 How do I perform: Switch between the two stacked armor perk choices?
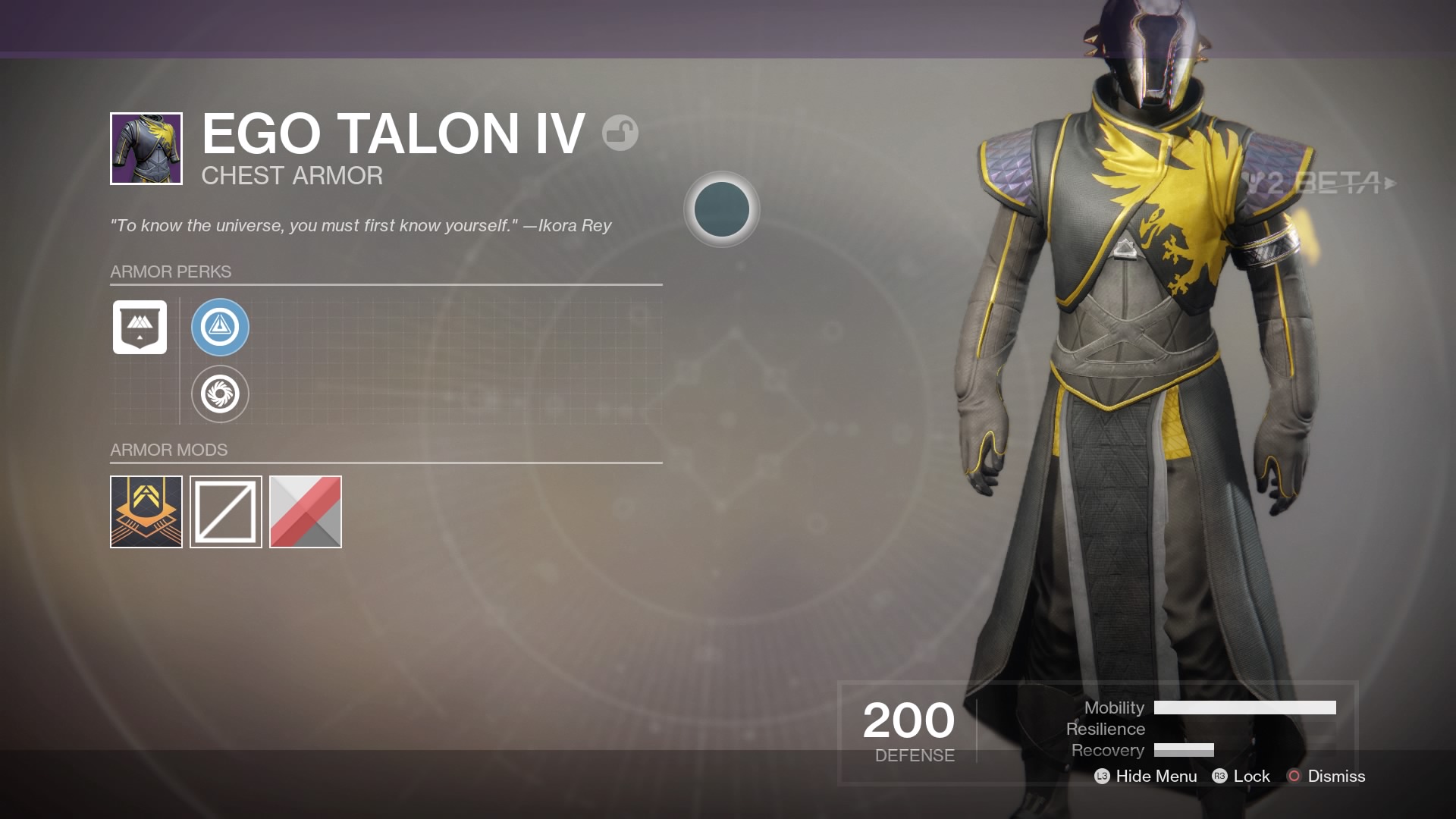point(221,360)
